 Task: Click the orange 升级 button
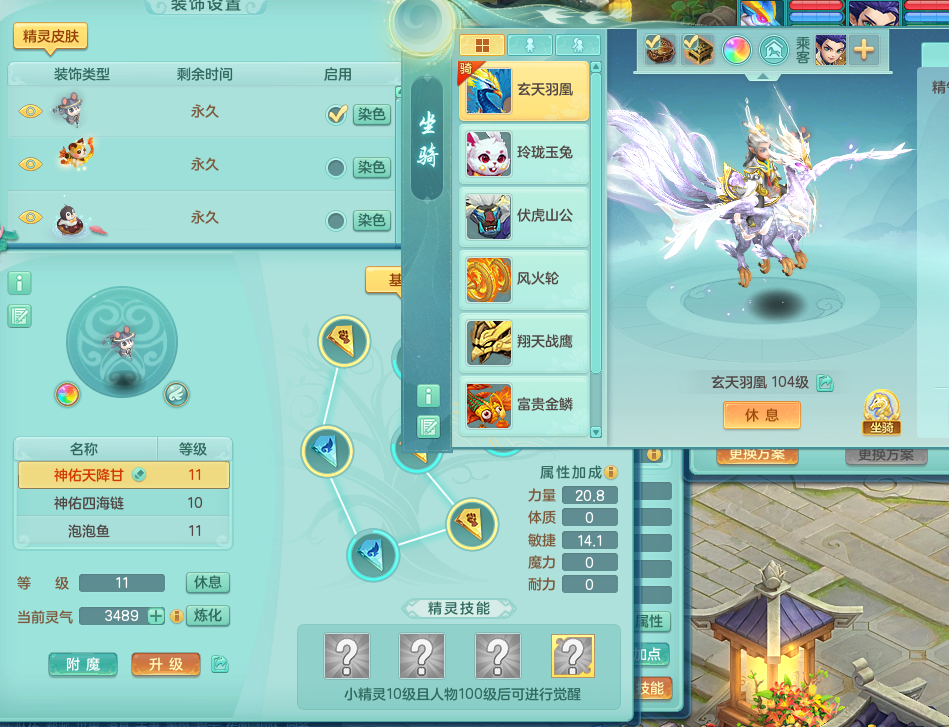click(x=165, y=664)
